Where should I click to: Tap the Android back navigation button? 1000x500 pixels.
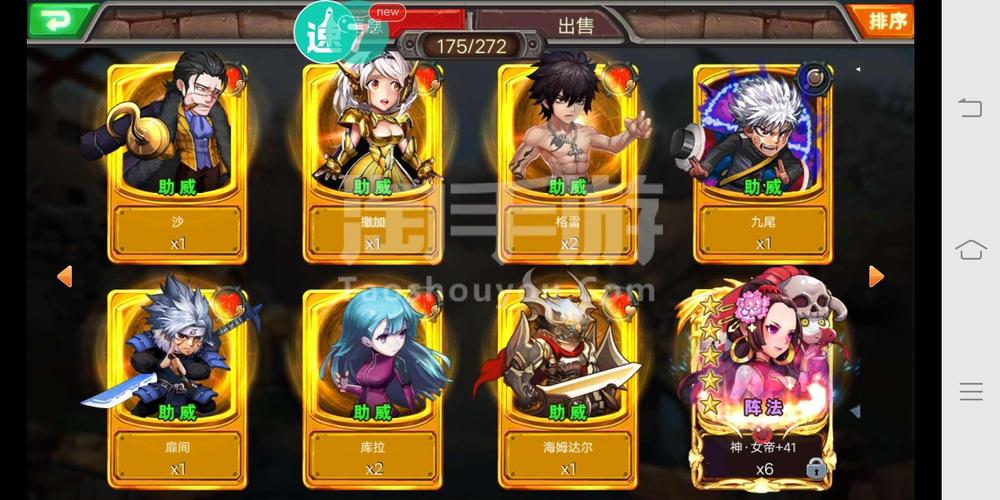[x=970, y=108]
